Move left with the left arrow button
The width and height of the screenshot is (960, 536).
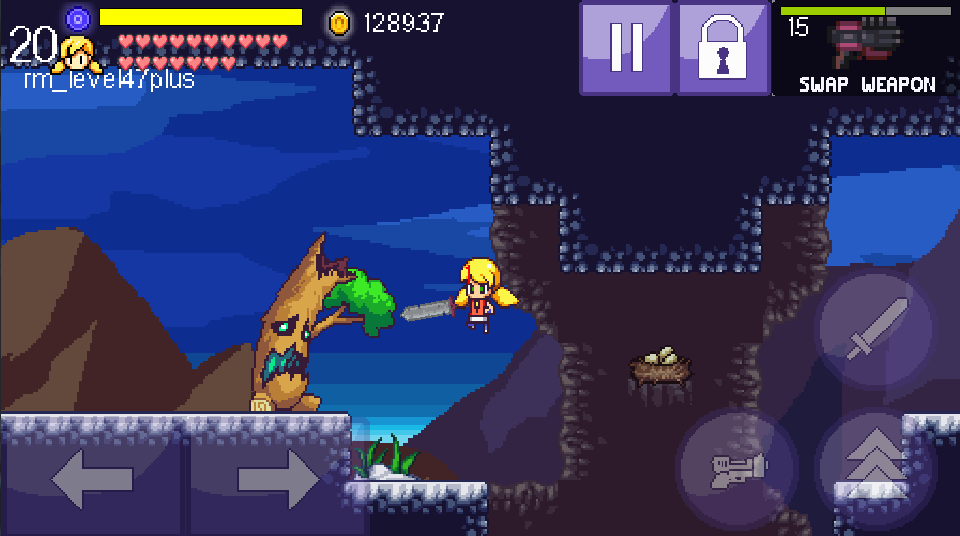point(92,479)
